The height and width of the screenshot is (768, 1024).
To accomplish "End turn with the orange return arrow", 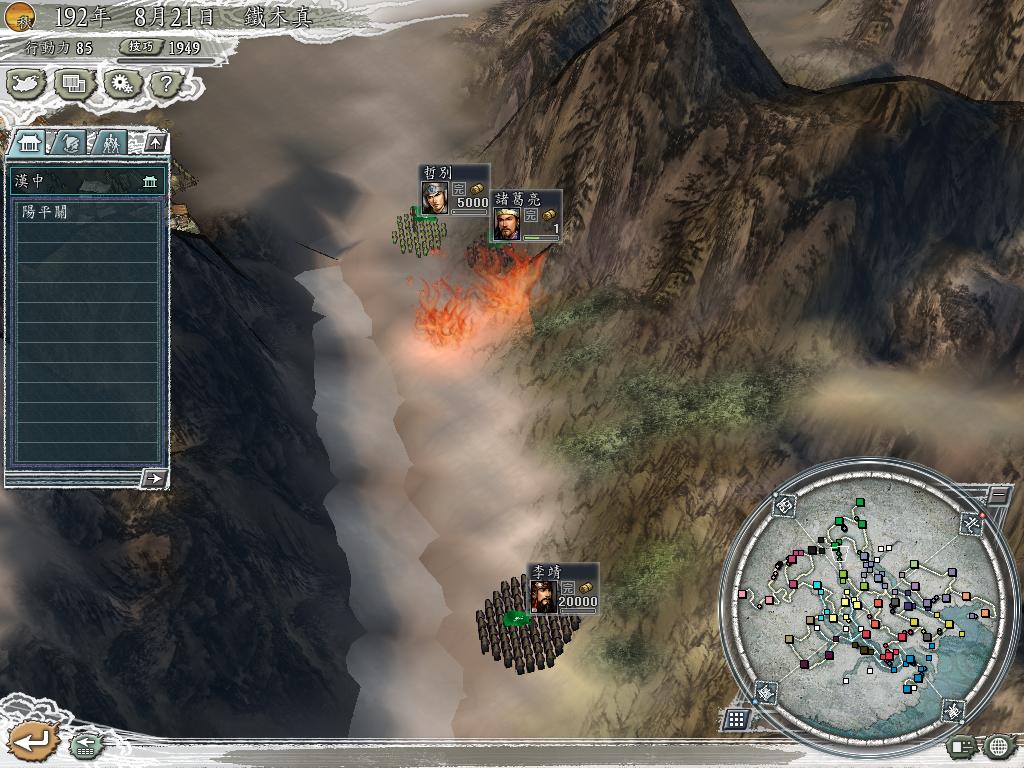I will 31,741.
